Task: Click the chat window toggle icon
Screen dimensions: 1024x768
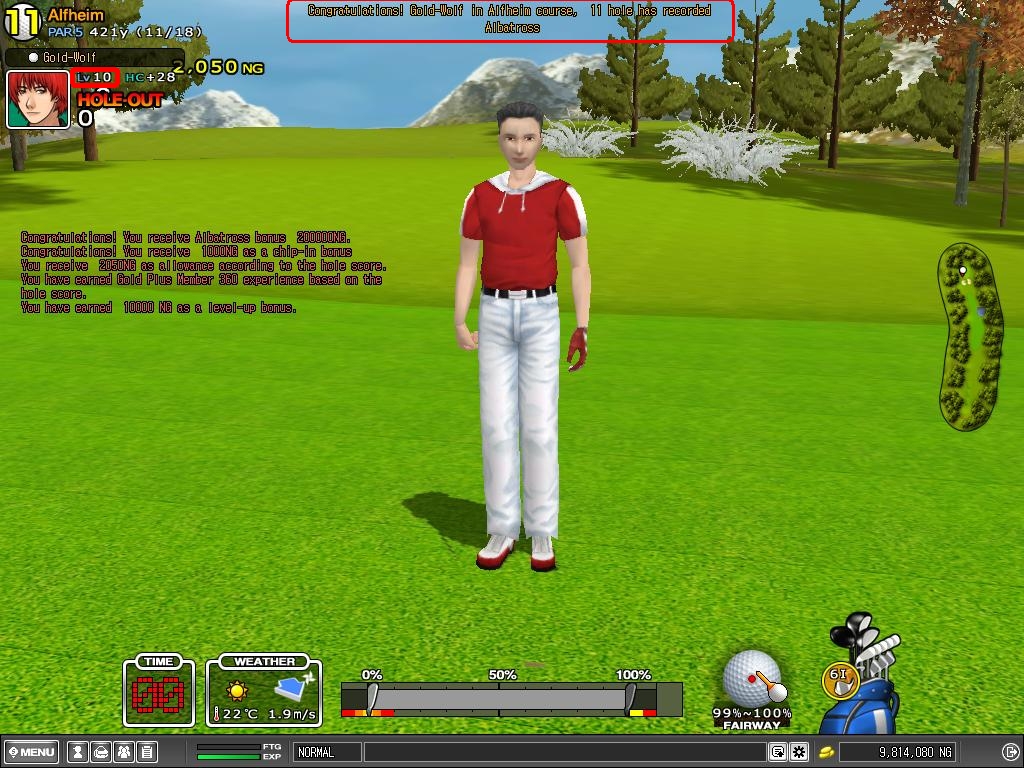Action: [x=778, y=752]
